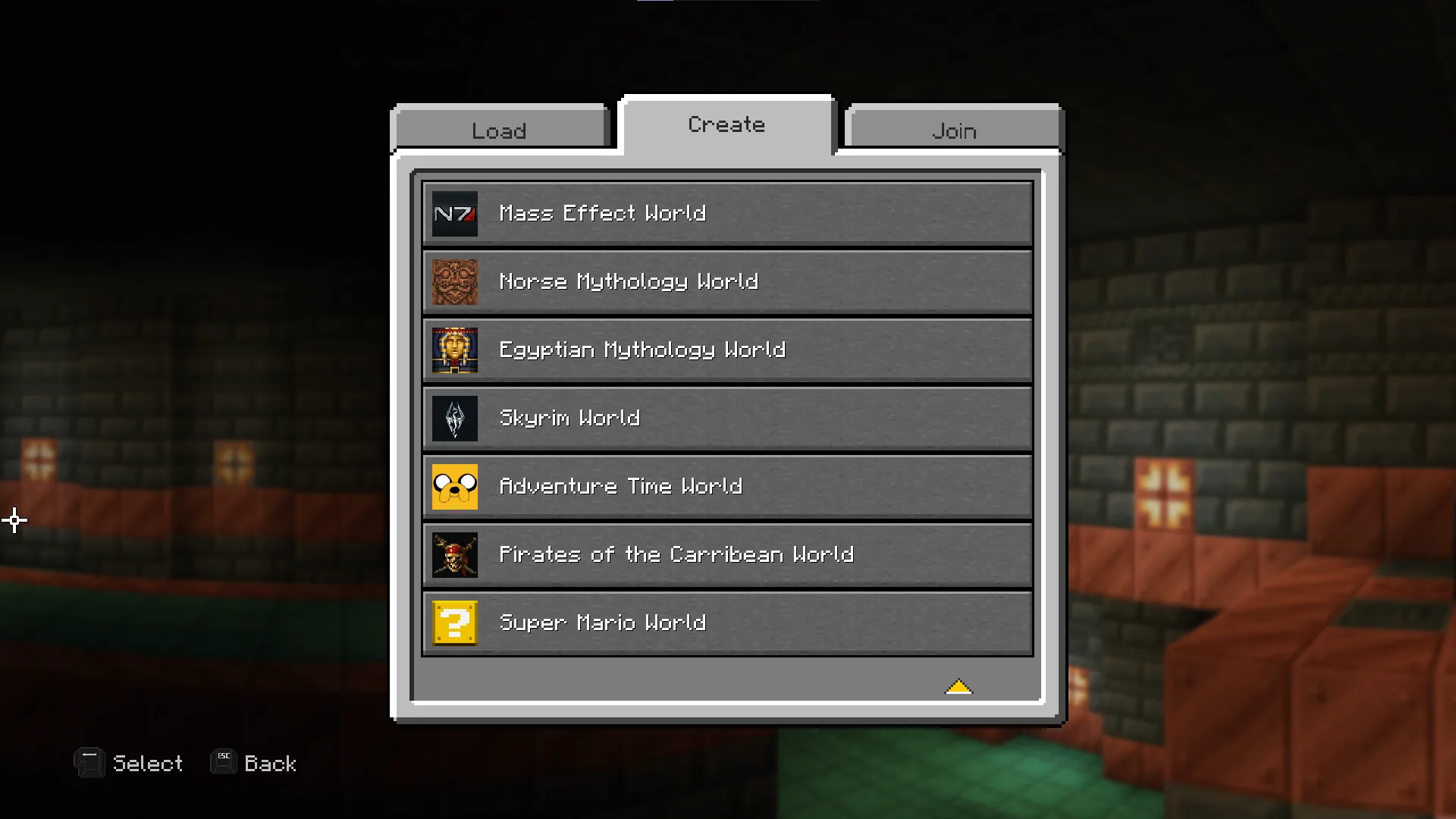Viewport: 1456px width, 819px height.
Task: Select Skyrim World from the list
Action: [726, 418]
